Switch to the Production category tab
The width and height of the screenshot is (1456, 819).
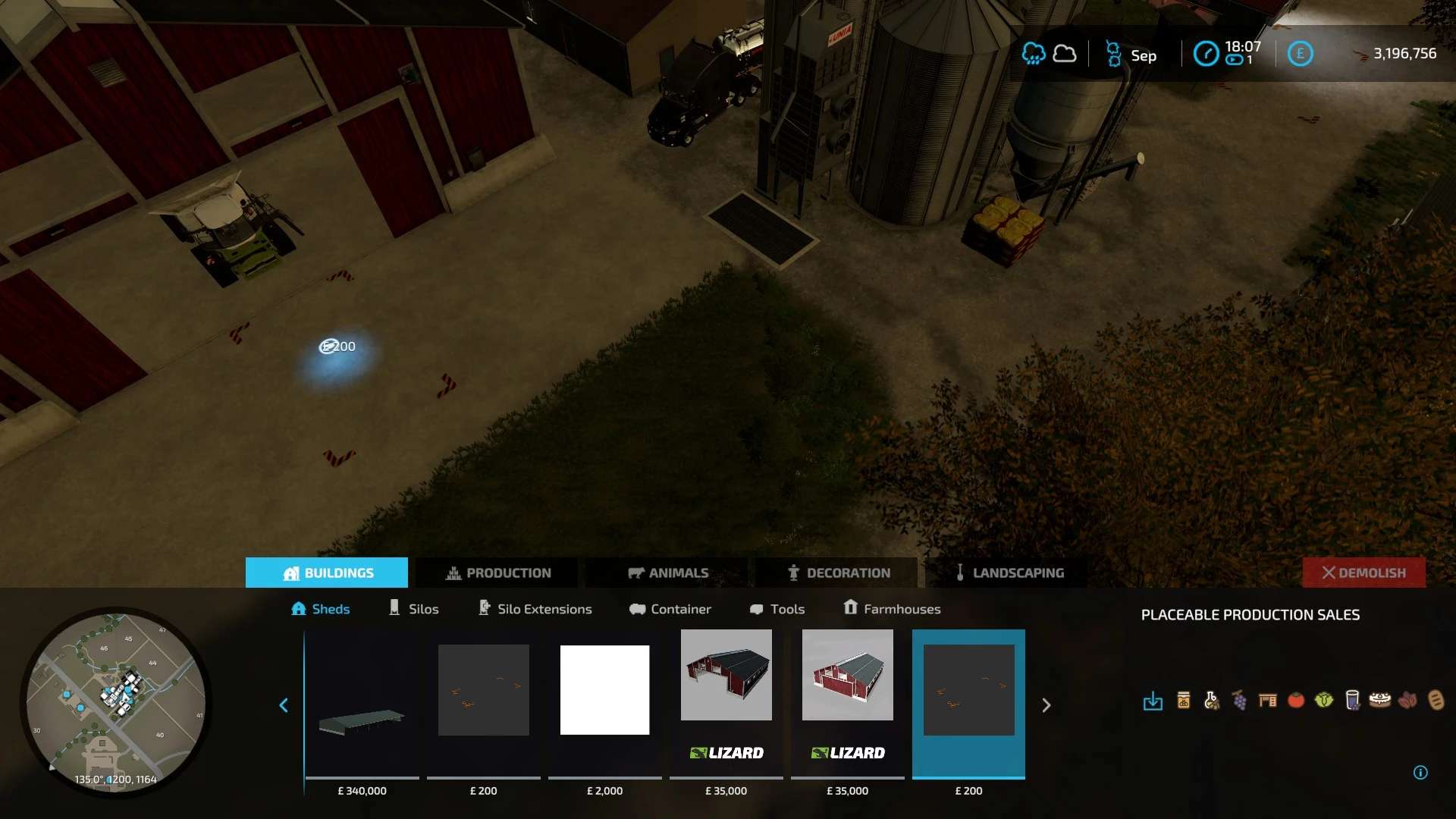coord(498,573)
